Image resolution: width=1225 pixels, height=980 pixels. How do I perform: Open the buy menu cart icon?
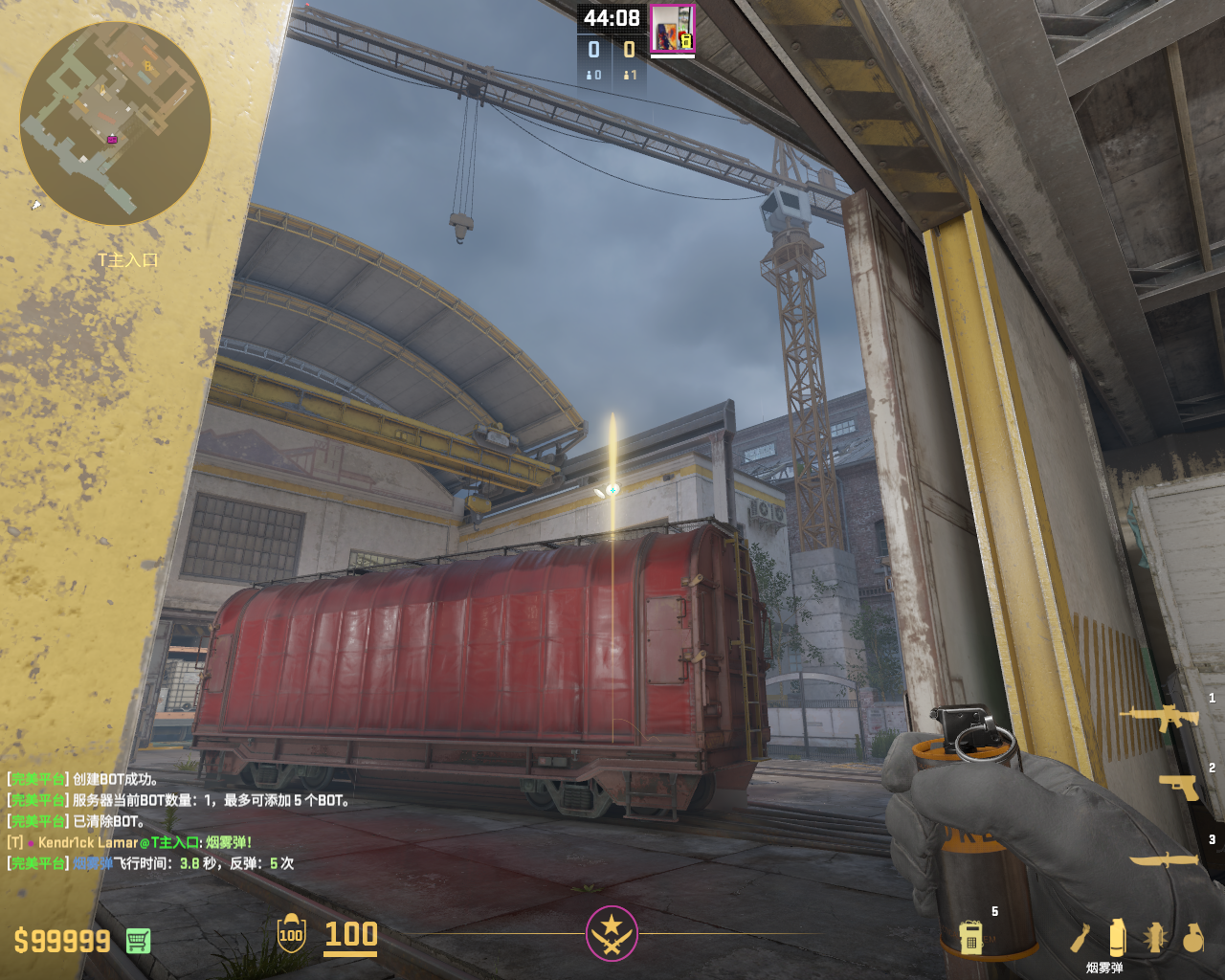pyautogui.click(x=138, y=941)
